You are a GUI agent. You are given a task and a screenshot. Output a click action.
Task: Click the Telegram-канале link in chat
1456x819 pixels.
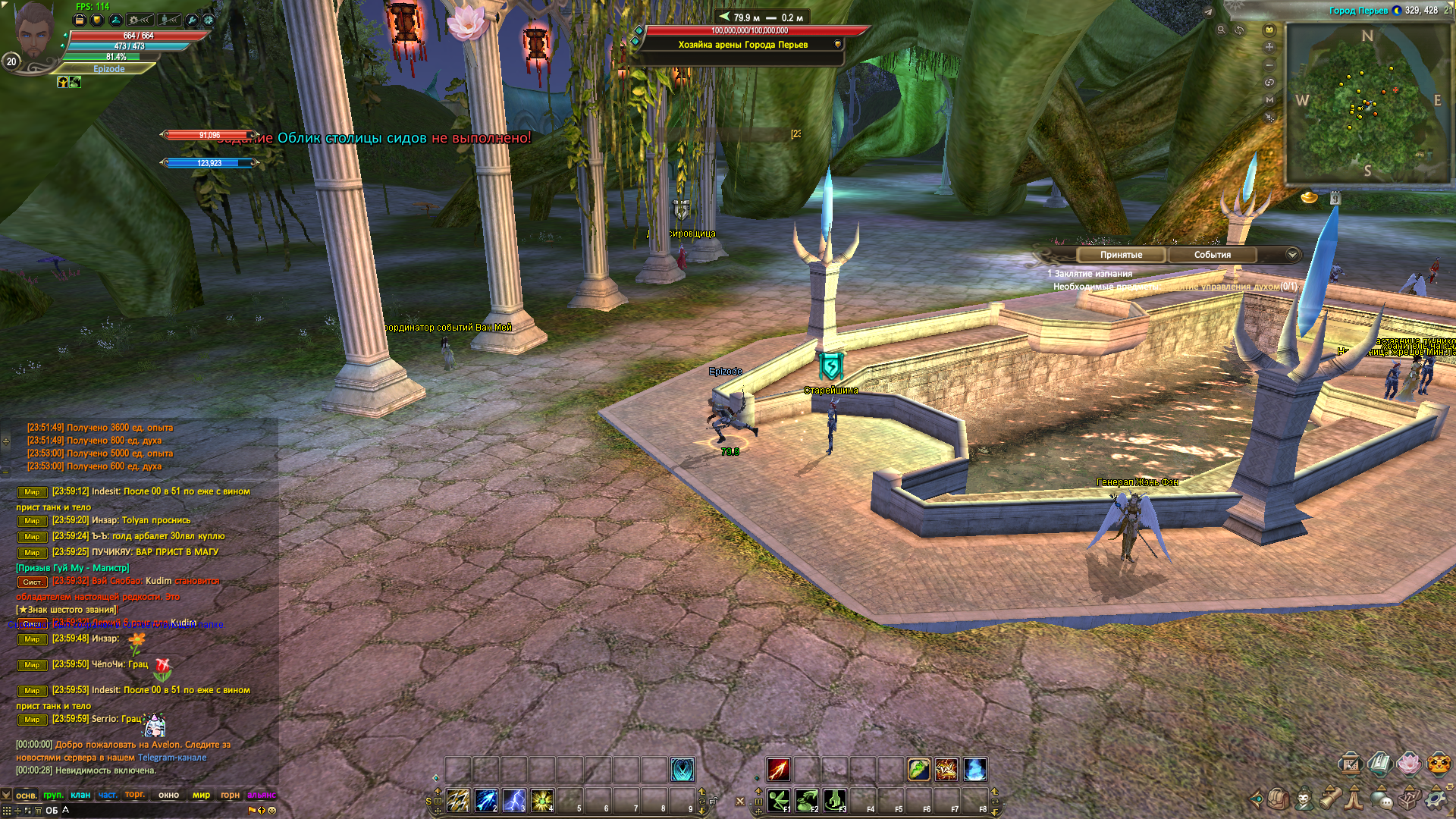tap(172, 758)
